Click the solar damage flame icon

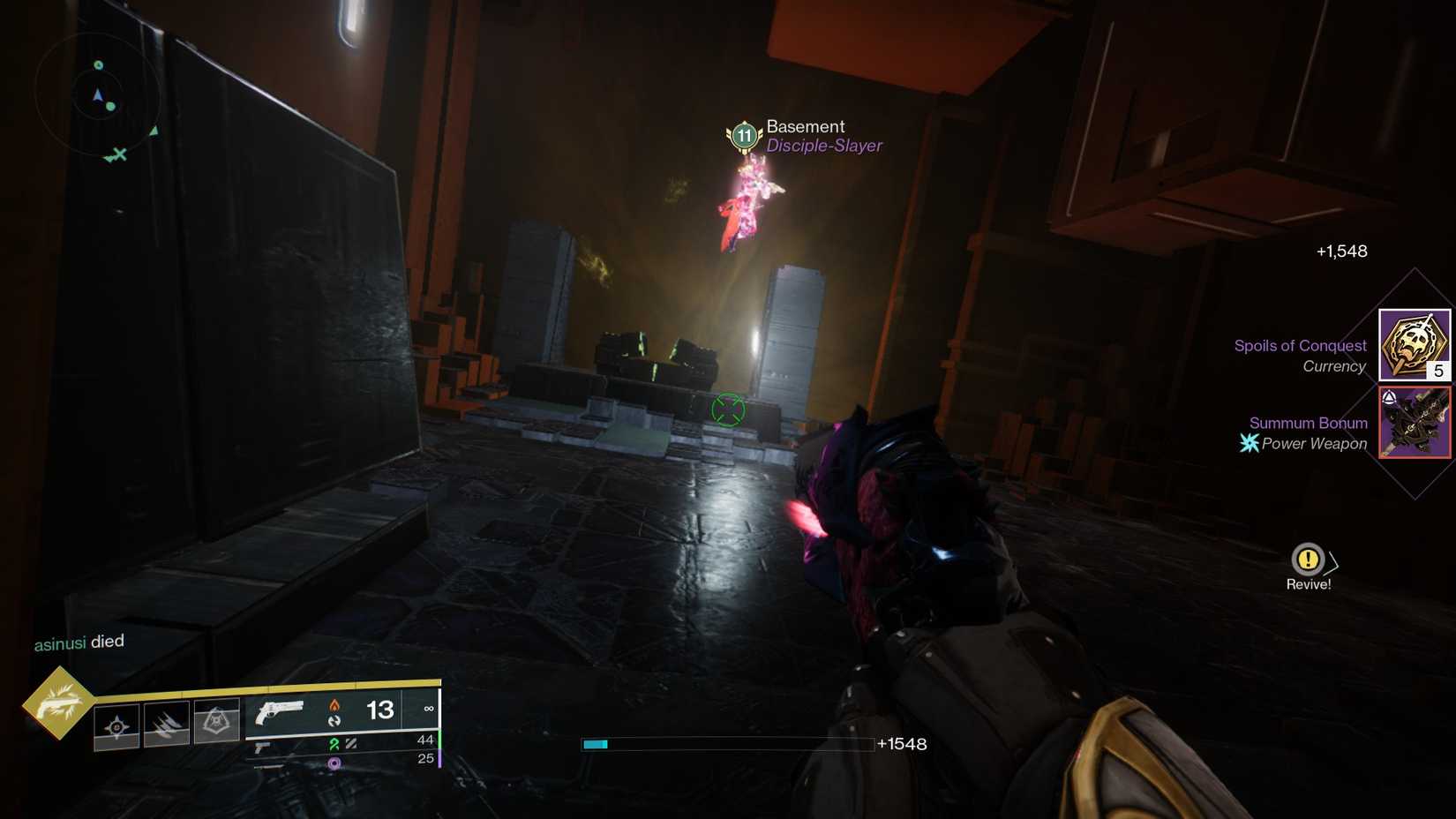(x=335, y=707)
